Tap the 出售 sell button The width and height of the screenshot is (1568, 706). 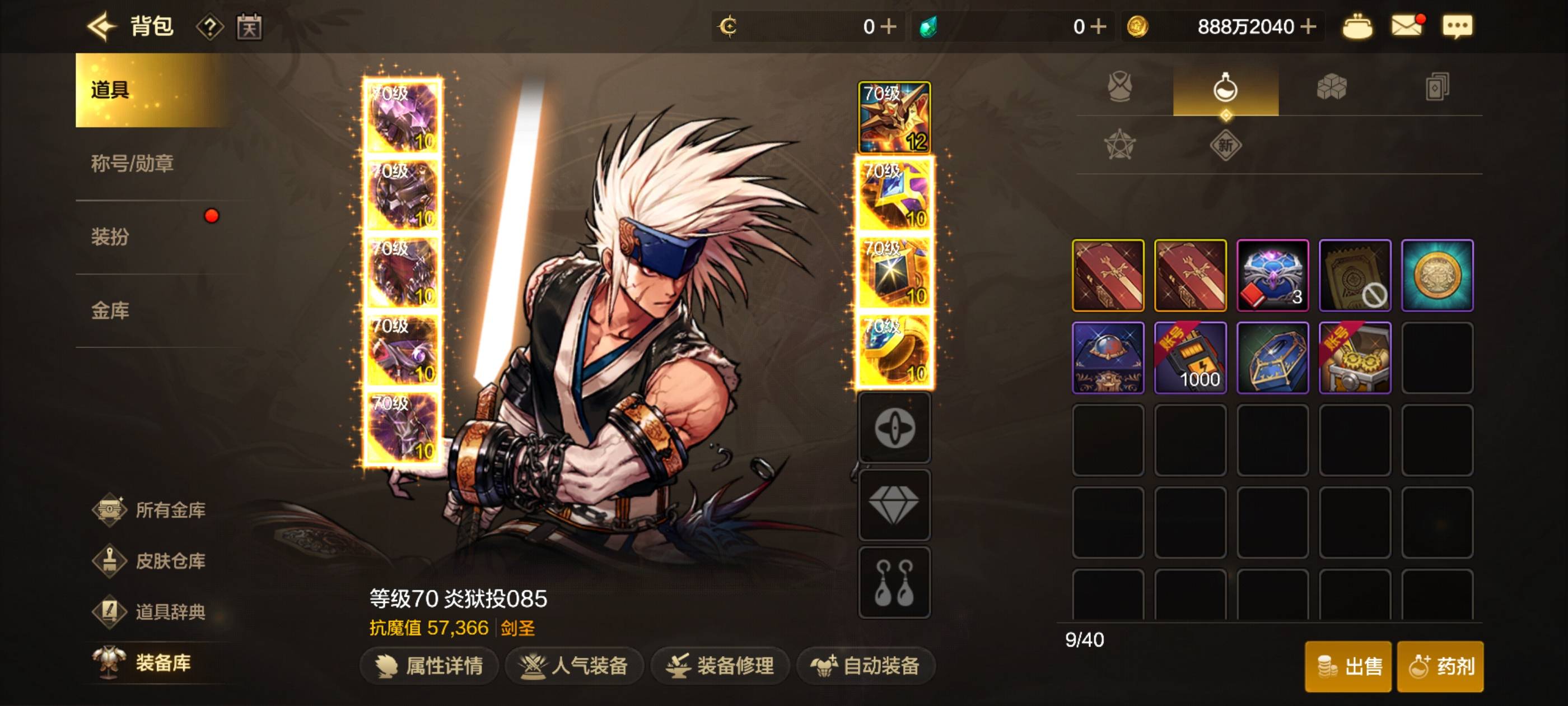click(1348, 666)
